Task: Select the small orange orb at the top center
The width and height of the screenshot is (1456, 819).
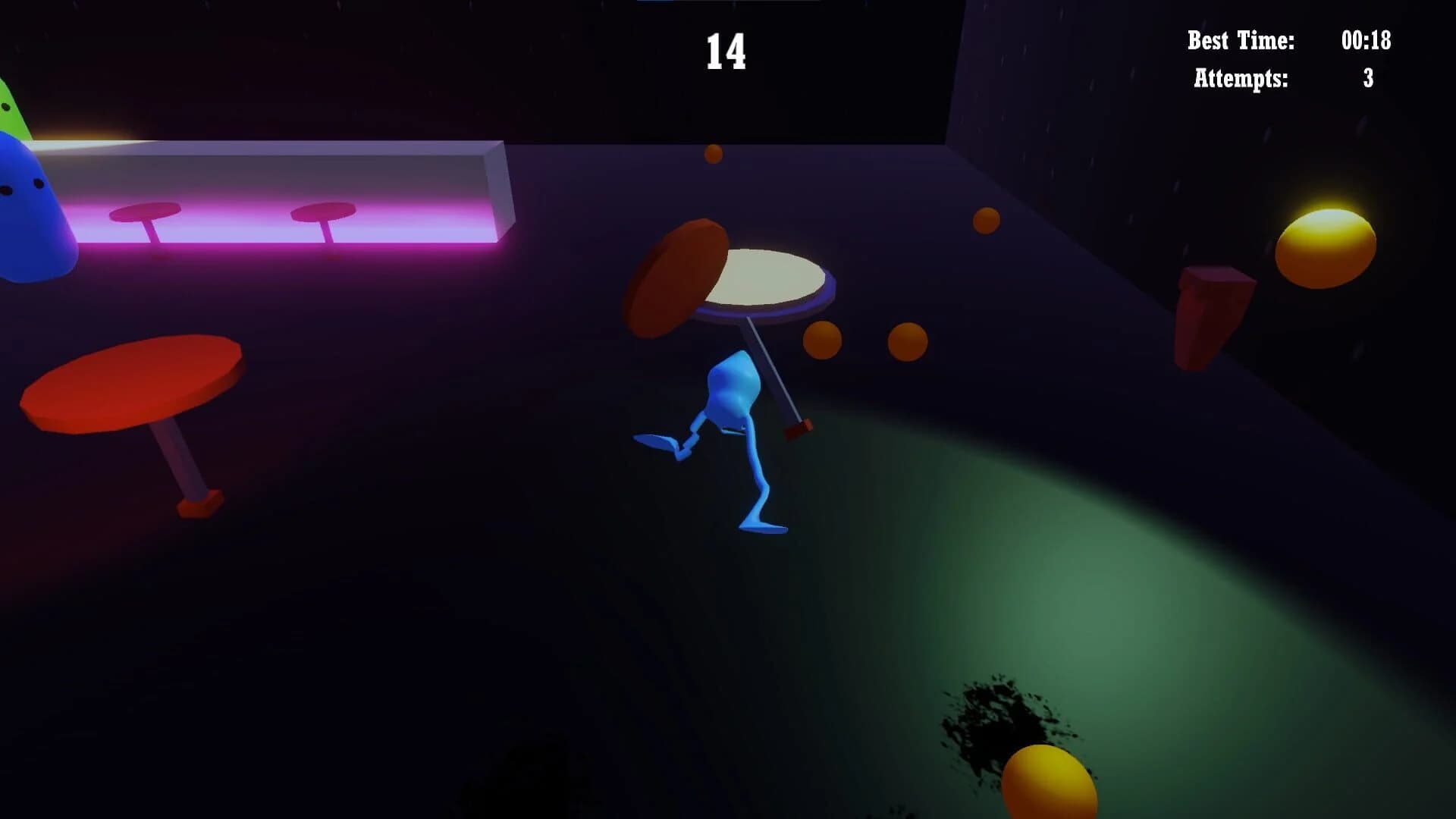Action: 715,155
